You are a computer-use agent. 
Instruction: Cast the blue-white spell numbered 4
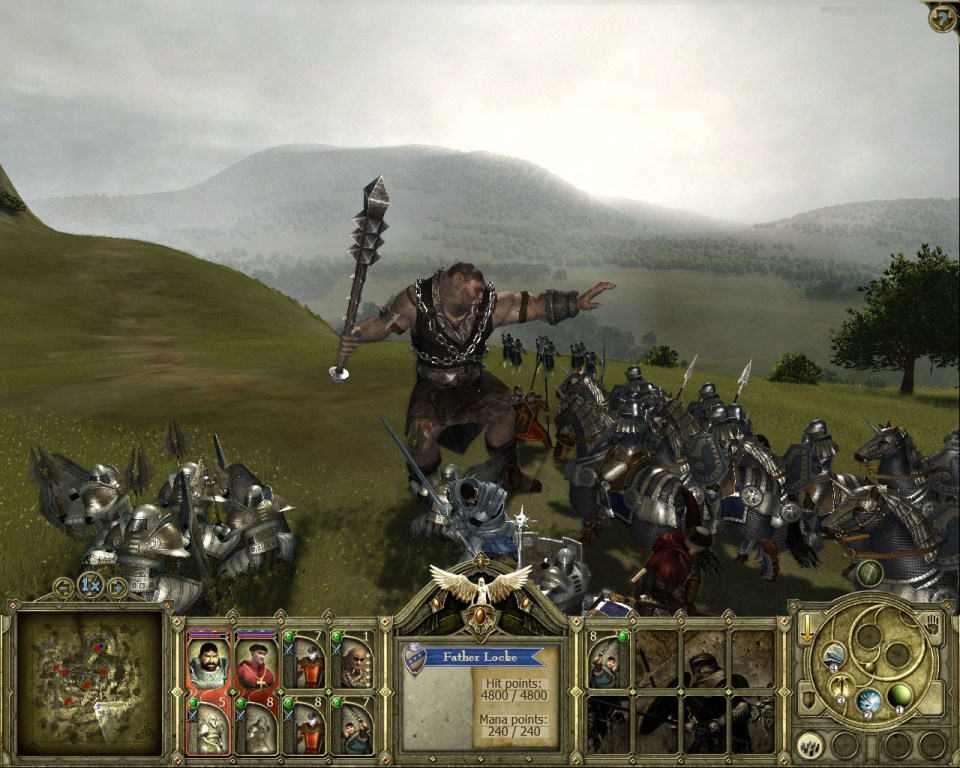pos(834,655)
